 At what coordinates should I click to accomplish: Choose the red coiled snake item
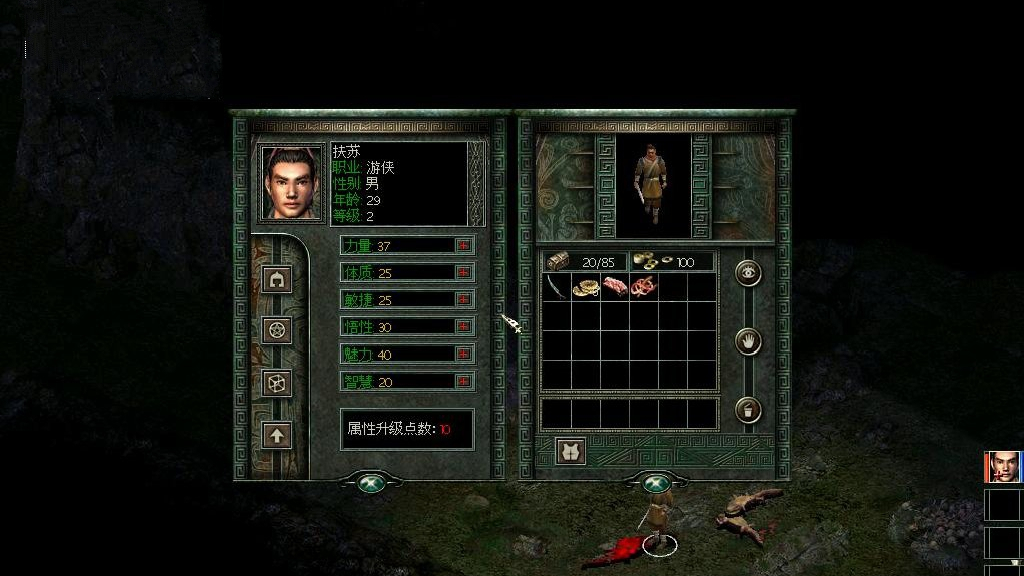pos(645,287)
